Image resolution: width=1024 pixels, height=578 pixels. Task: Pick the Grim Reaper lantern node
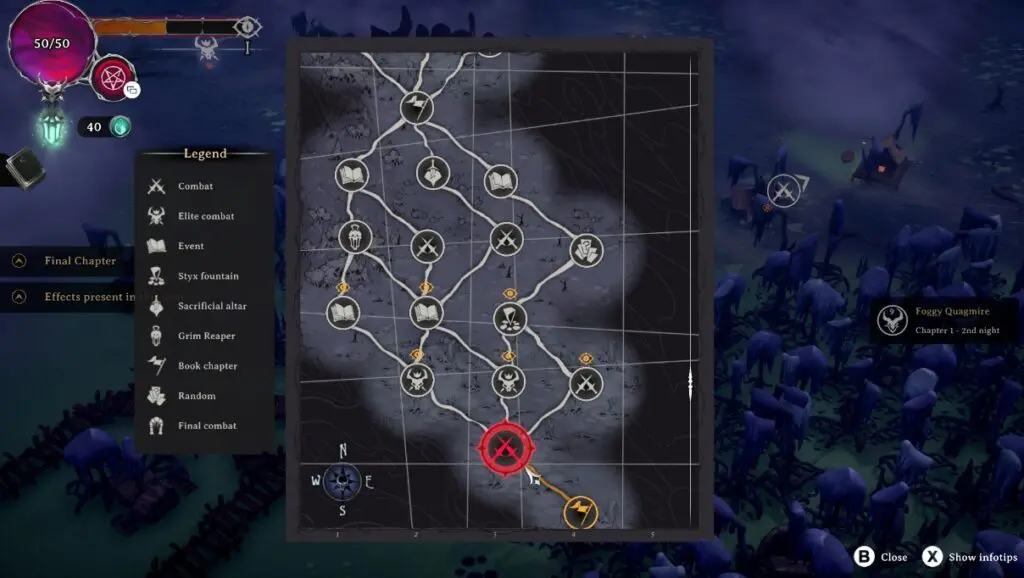[x=355, y=237]
